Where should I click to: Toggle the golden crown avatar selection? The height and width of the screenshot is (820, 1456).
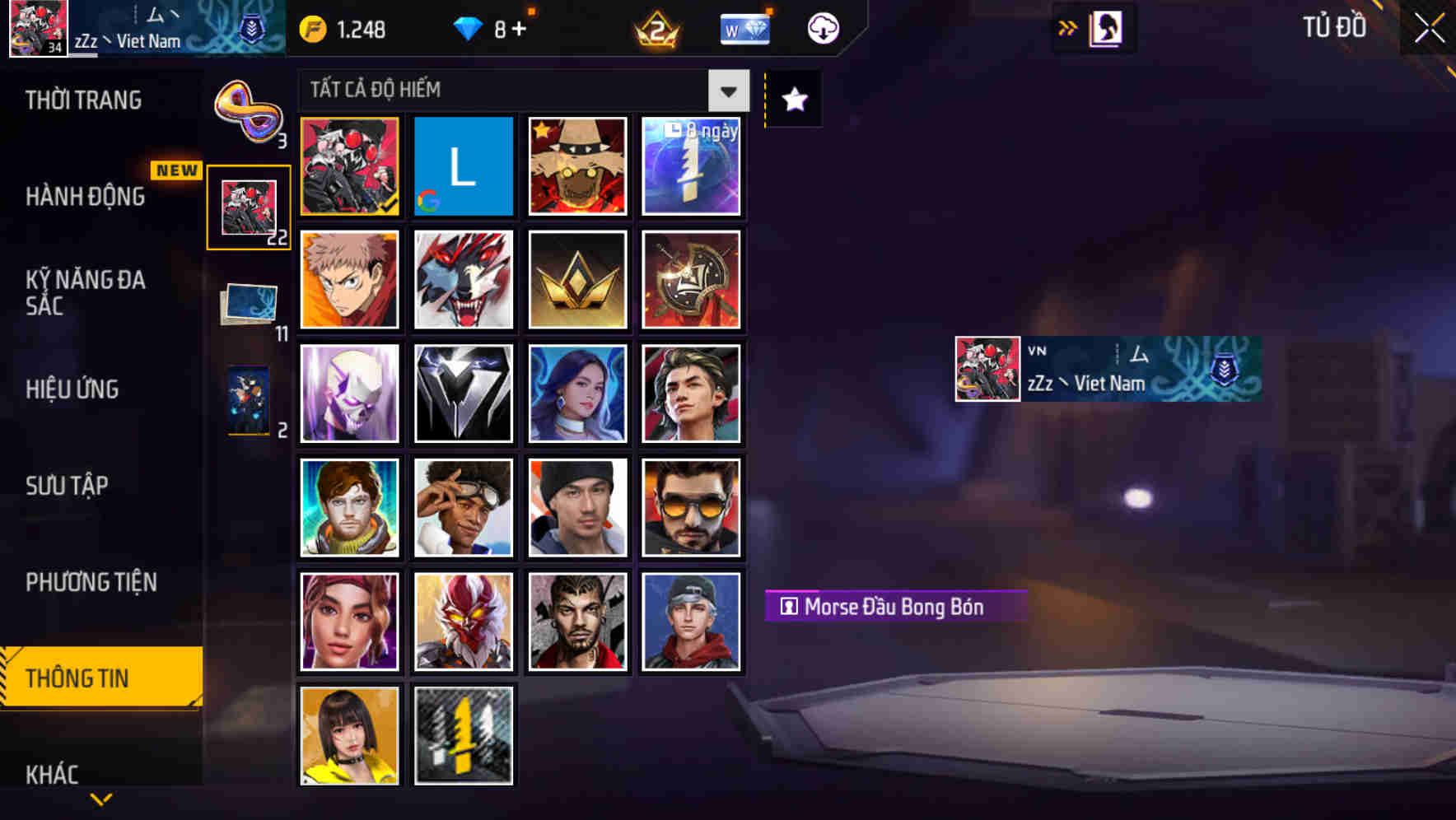coord(577,280)
